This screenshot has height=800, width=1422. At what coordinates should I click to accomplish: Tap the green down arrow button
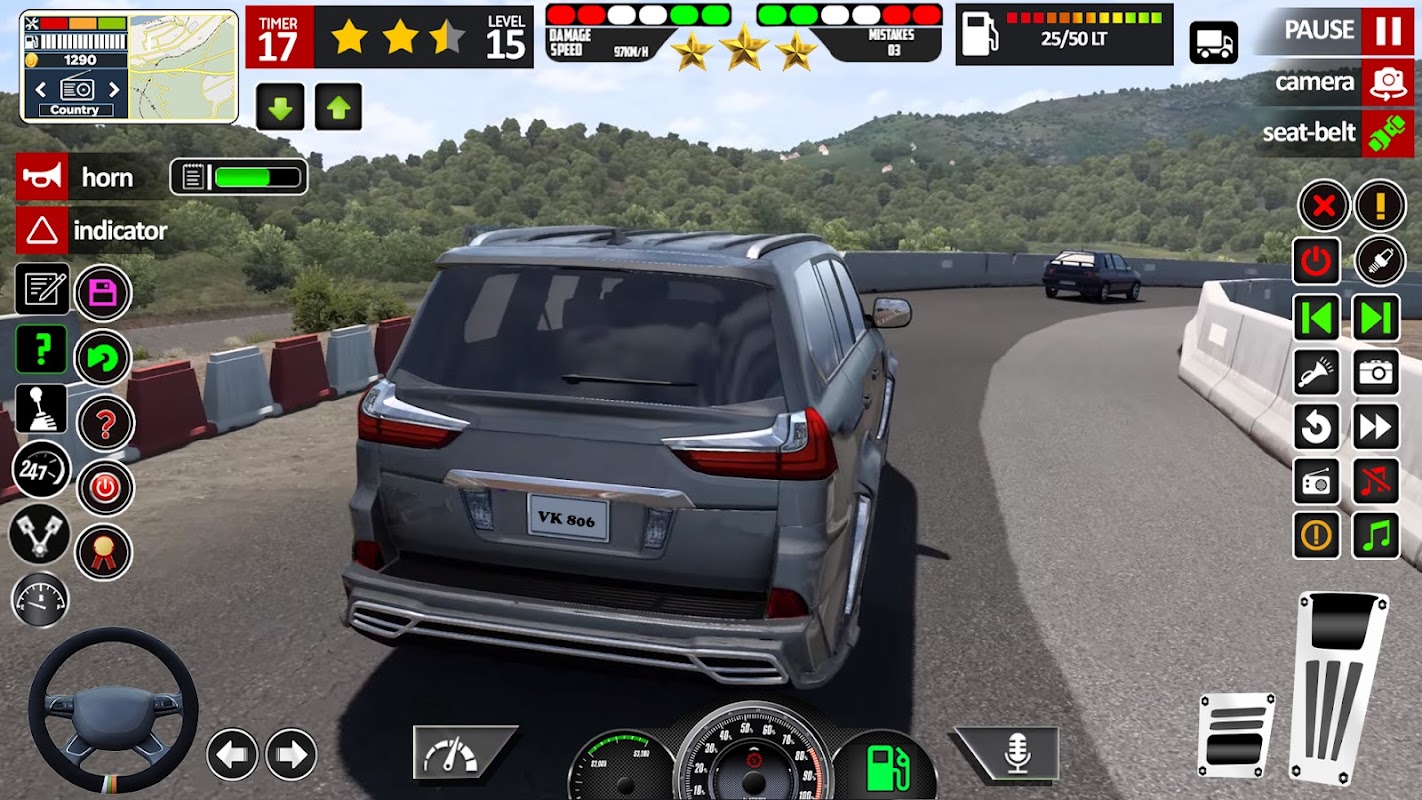(x=280, y=107)
